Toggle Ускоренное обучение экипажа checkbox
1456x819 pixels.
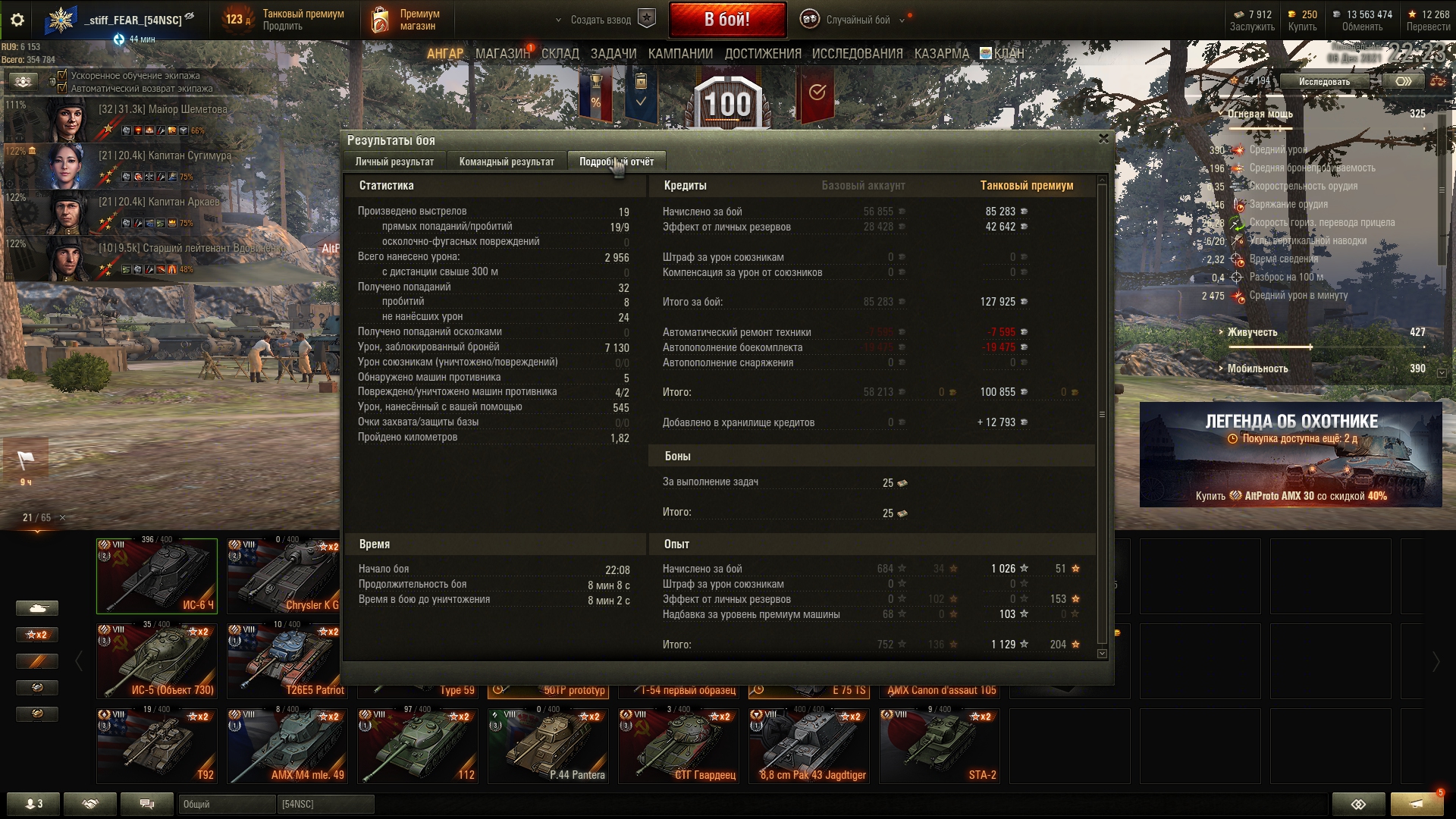(x=62, y=76)
